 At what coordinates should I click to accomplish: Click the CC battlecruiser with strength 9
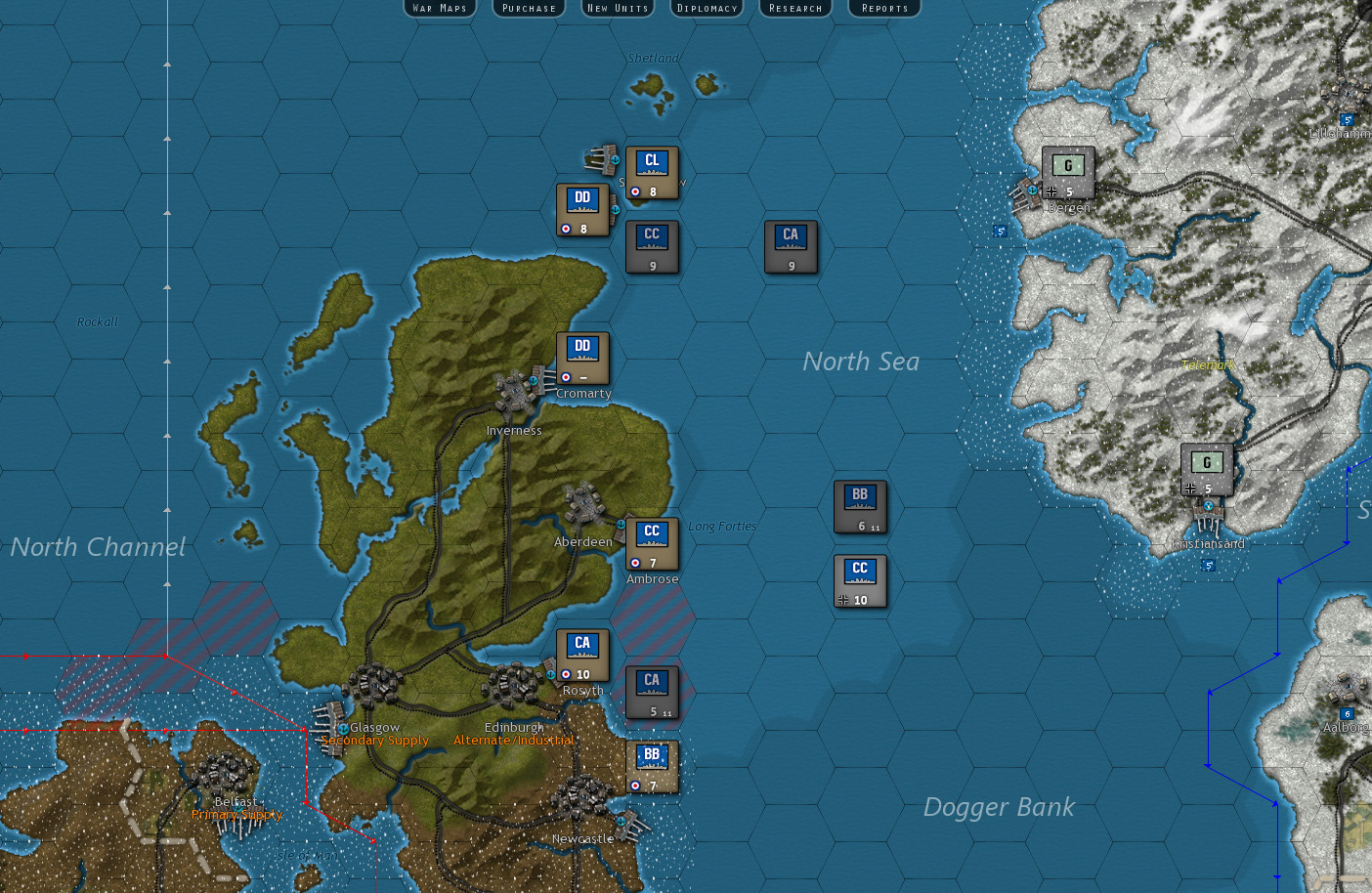[x=651, y=246]
